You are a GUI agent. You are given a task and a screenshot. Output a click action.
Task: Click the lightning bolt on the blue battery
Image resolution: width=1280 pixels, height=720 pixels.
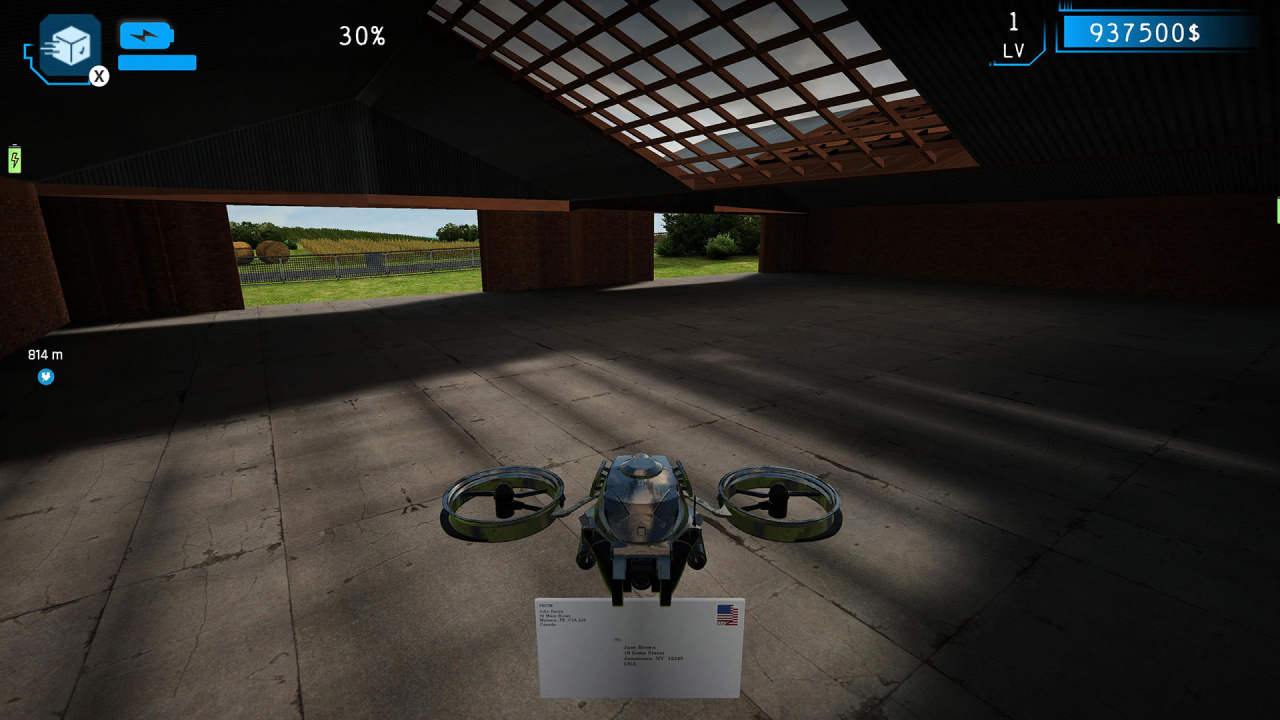click(x=146, y=33)
